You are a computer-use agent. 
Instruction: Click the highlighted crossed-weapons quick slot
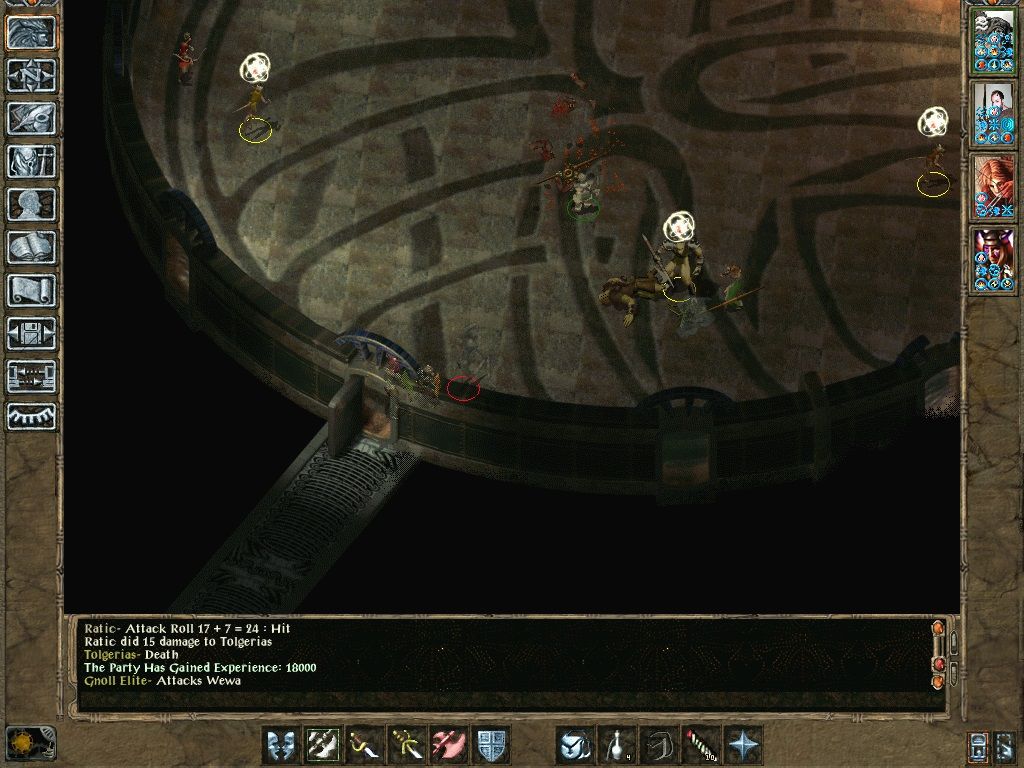point(323,745)
